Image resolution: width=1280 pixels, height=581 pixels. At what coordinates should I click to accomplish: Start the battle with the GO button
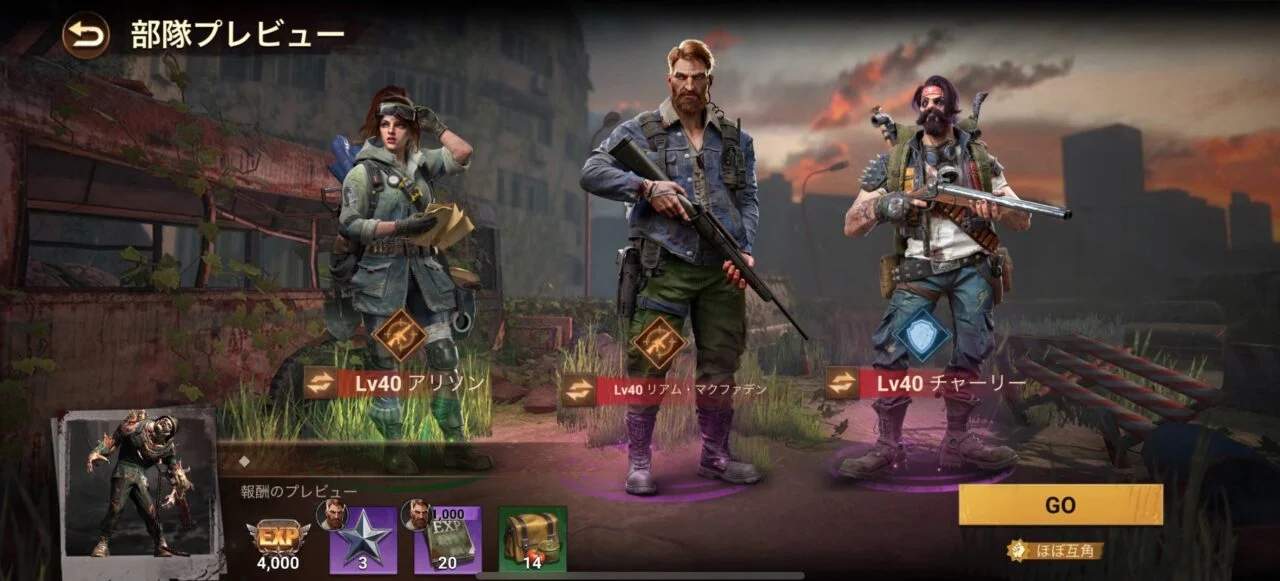1060,505
